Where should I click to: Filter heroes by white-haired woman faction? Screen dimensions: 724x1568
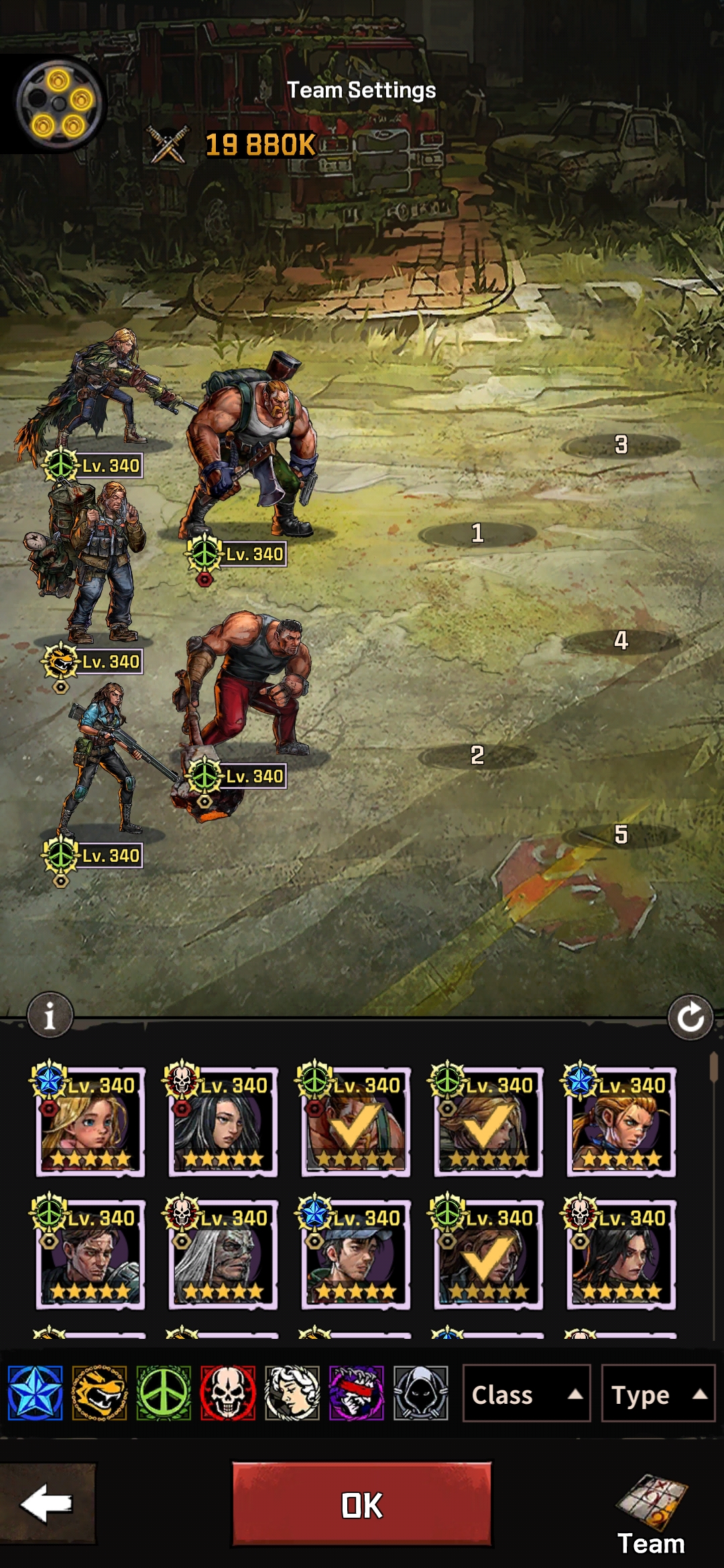pos(292,1394)
